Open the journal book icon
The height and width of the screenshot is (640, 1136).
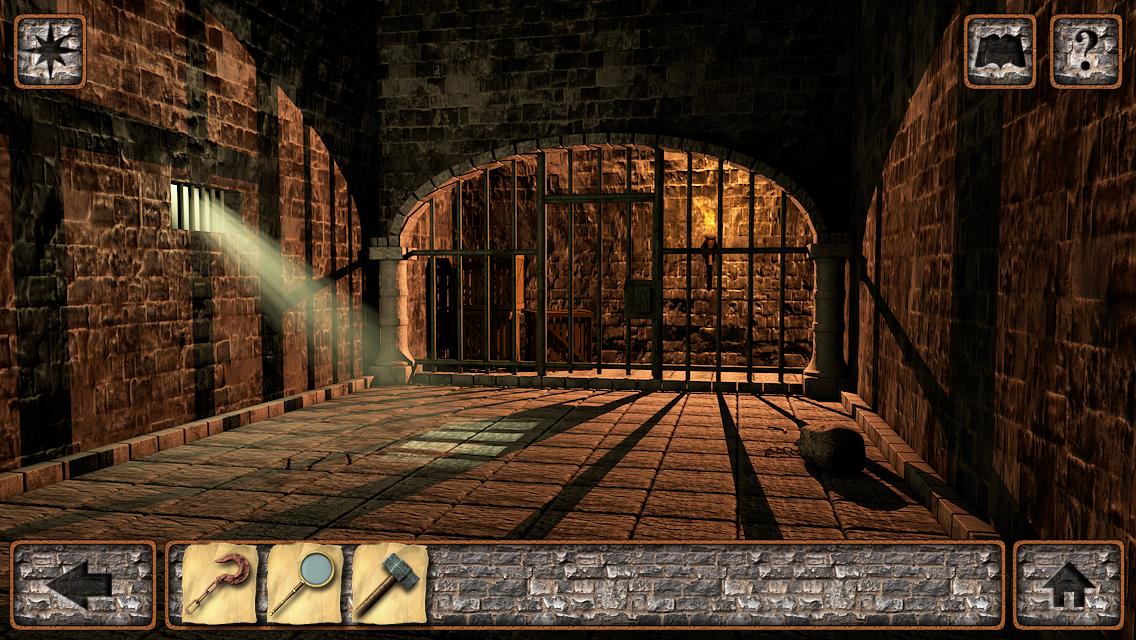click(x=999, y=51)
